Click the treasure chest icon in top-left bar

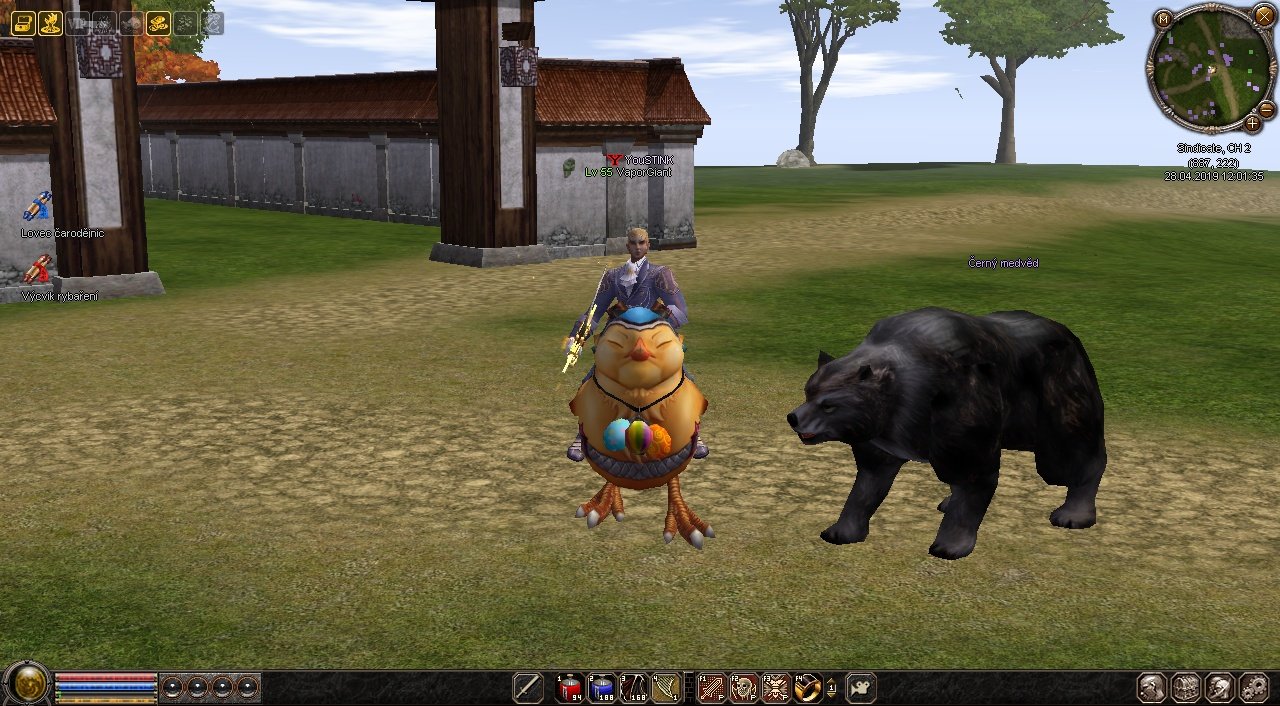point(23,23)
